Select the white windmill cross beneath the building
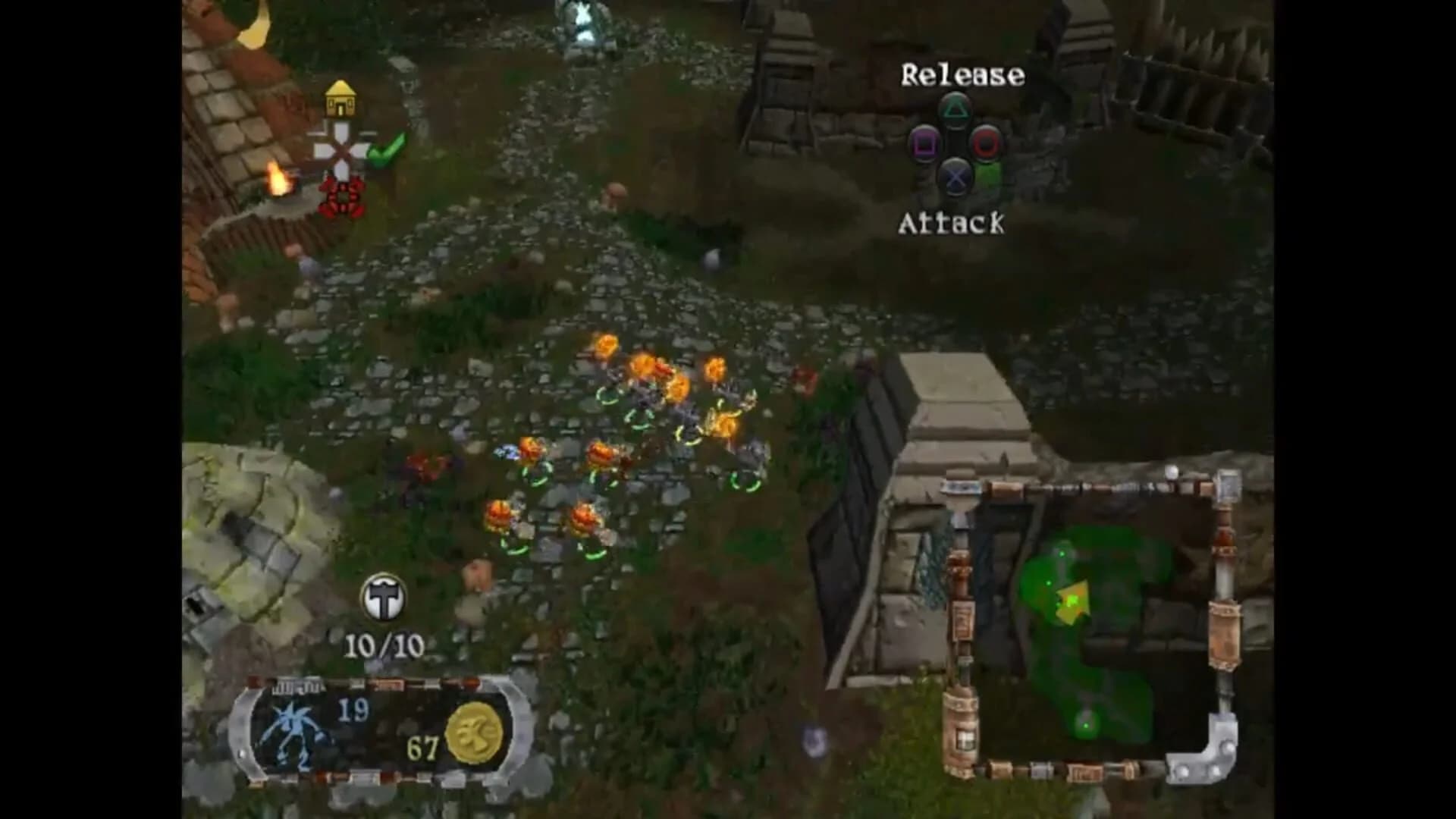This screenshot has height=819, width=1456. [342, 149]
